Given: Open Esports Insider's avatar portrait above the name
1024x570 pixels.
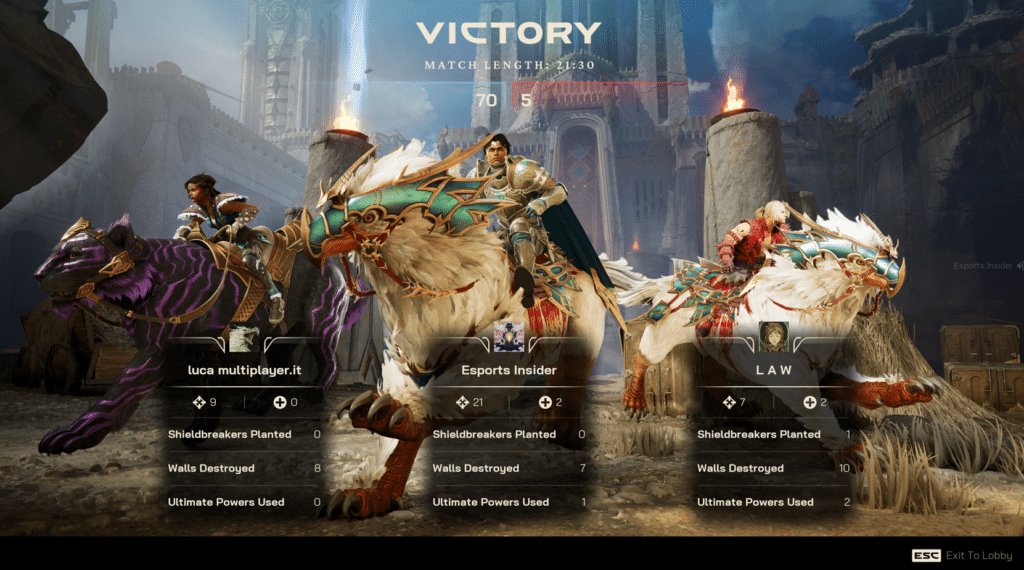Looking at the screenshot, I should [508, 338].
